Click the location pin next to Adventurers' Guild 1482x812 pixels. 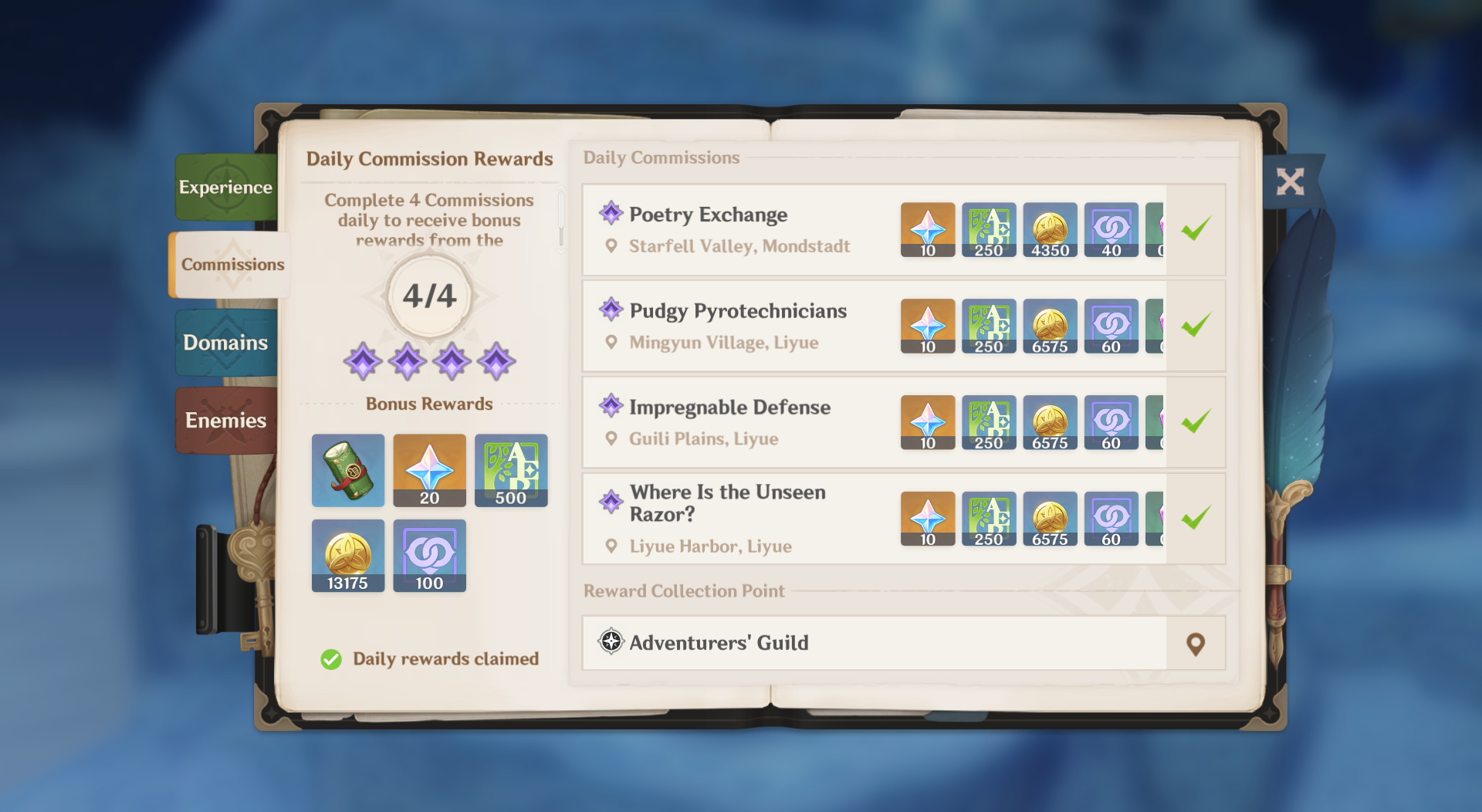[1196, 642]
